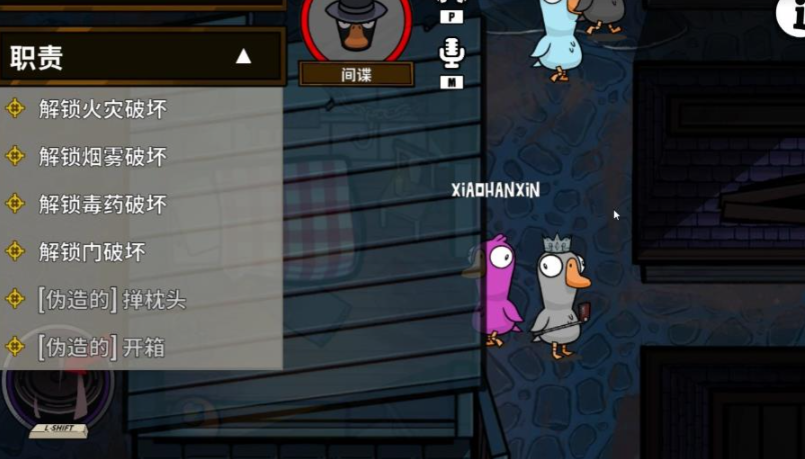Viewport: 805px width, 459px height.
Task: Collapse the 职责 task list panel
Action: coord(243,57)
